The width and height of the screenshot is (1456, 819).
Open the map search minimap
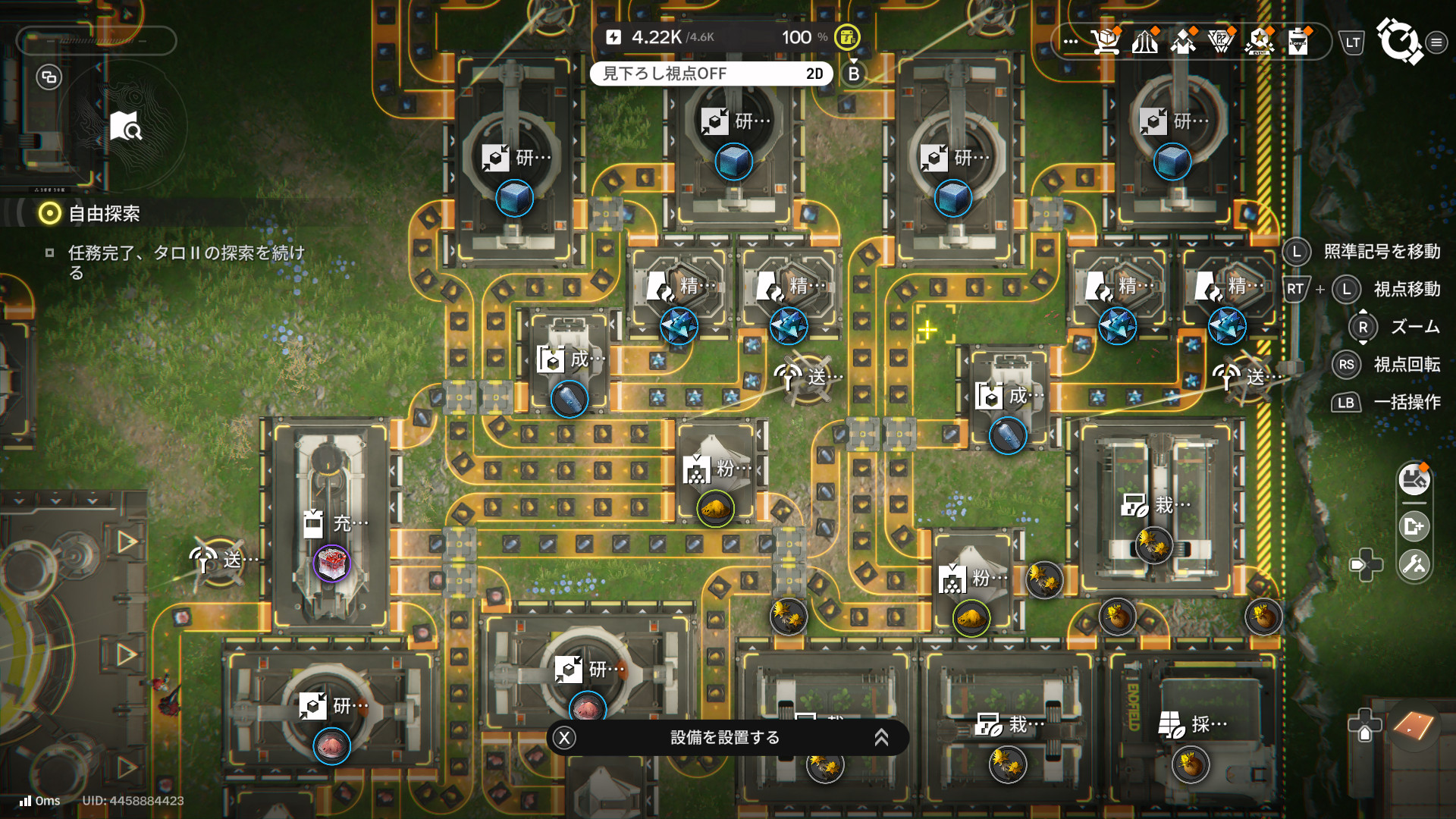click(126, 127)
